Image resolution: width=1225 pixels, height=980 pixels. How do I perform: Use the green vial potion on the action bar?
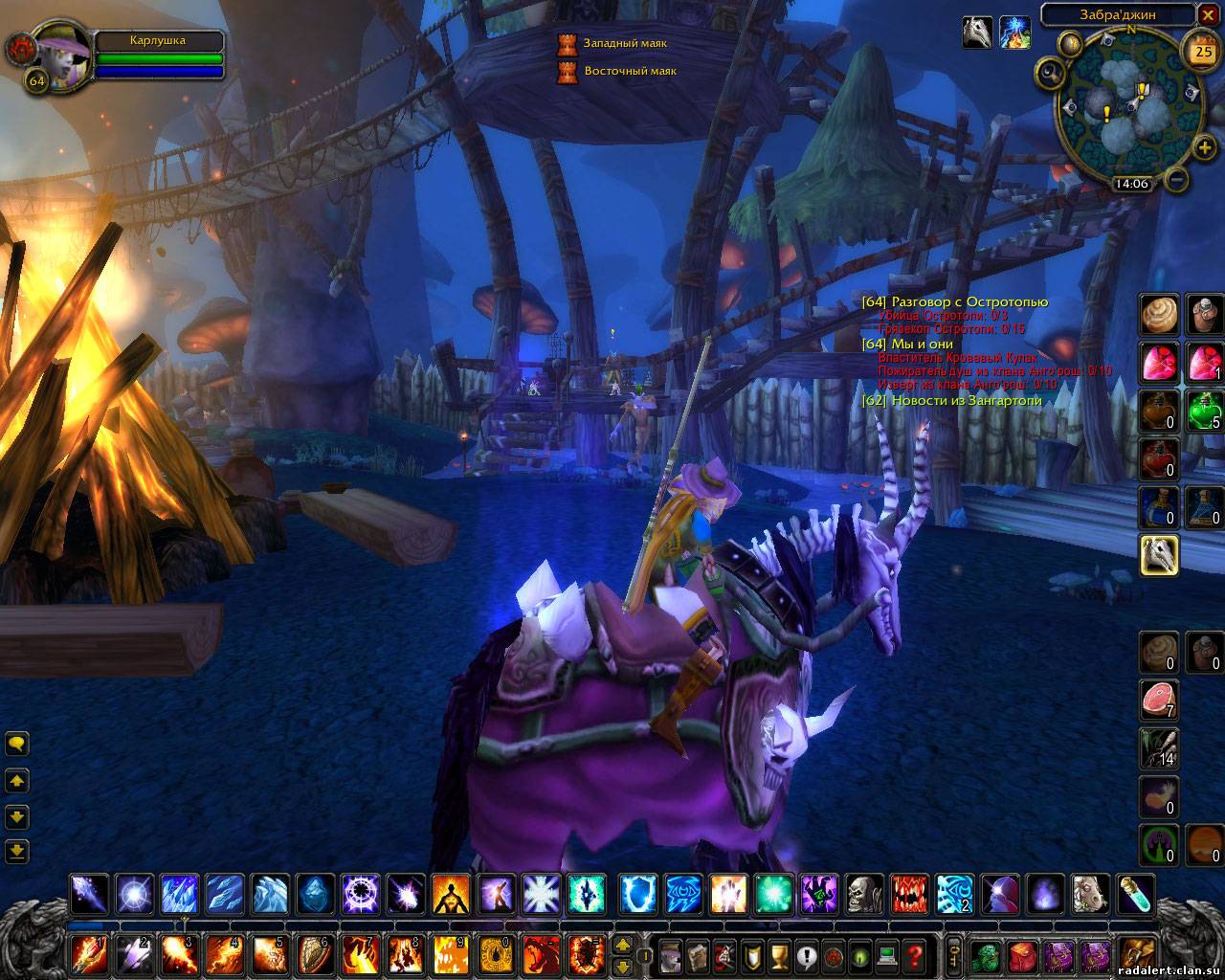tap(1137, 896)
